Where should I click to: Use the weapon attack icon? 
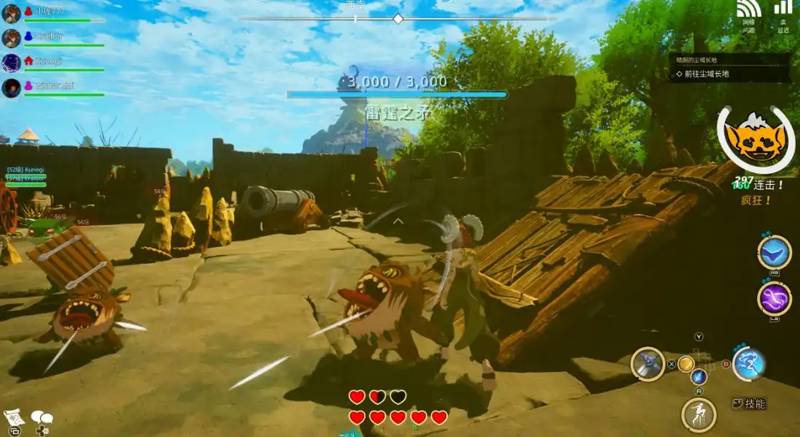[x=648, y=363]
